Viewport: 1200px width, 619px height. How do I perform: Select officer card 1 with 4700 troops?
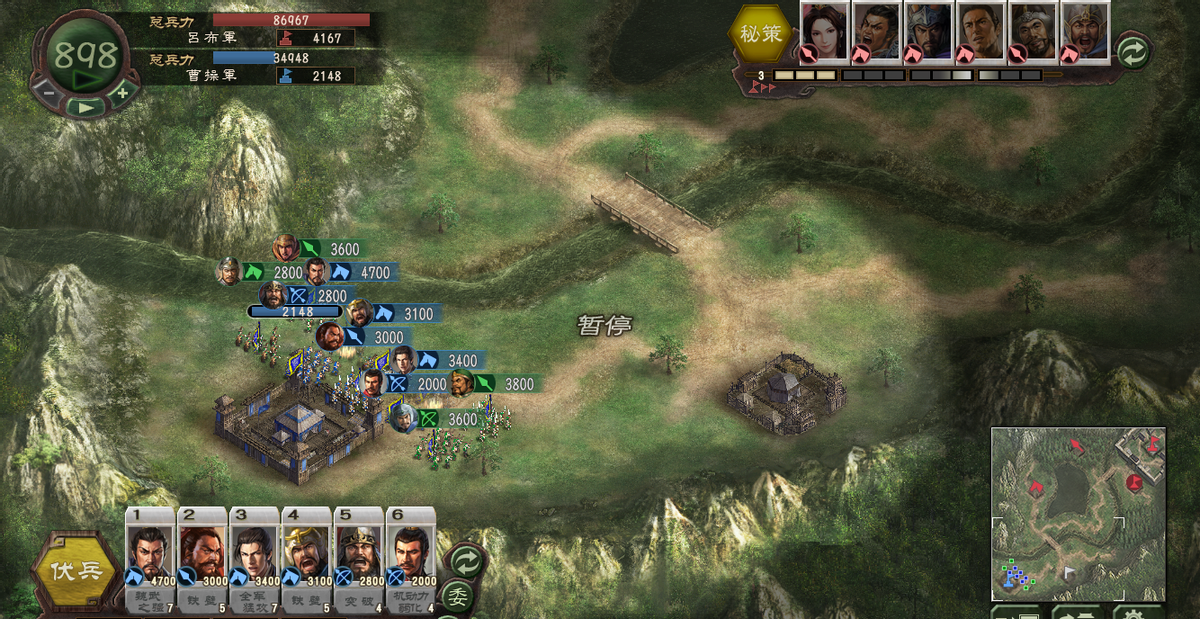tap(151, 555)
